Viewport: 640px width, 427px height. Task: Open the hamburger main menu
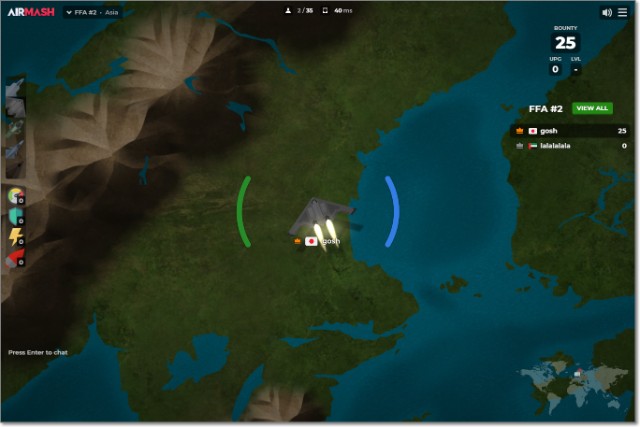coord(622,12)
